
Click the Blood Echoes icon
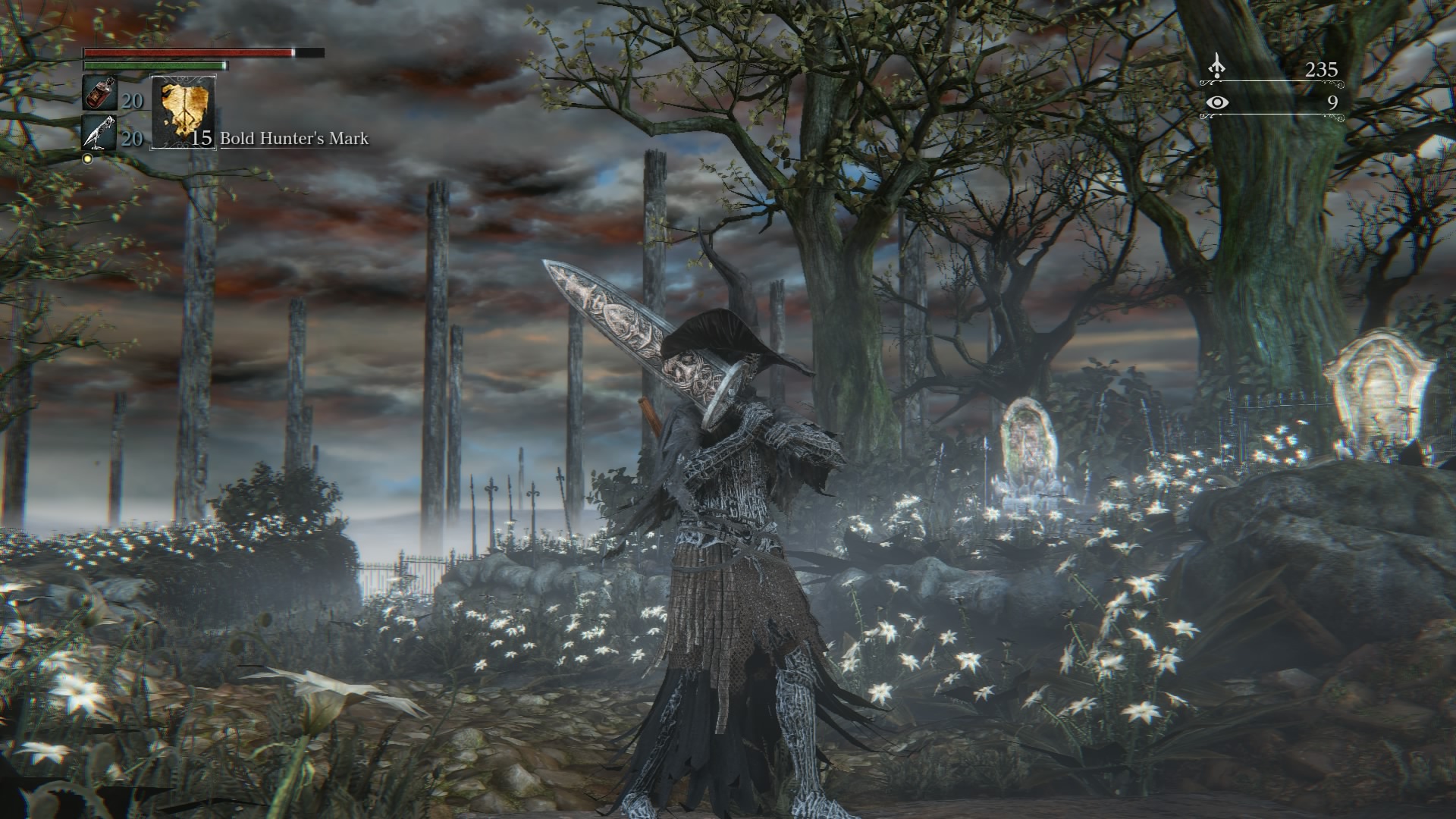coord(1216,67)
